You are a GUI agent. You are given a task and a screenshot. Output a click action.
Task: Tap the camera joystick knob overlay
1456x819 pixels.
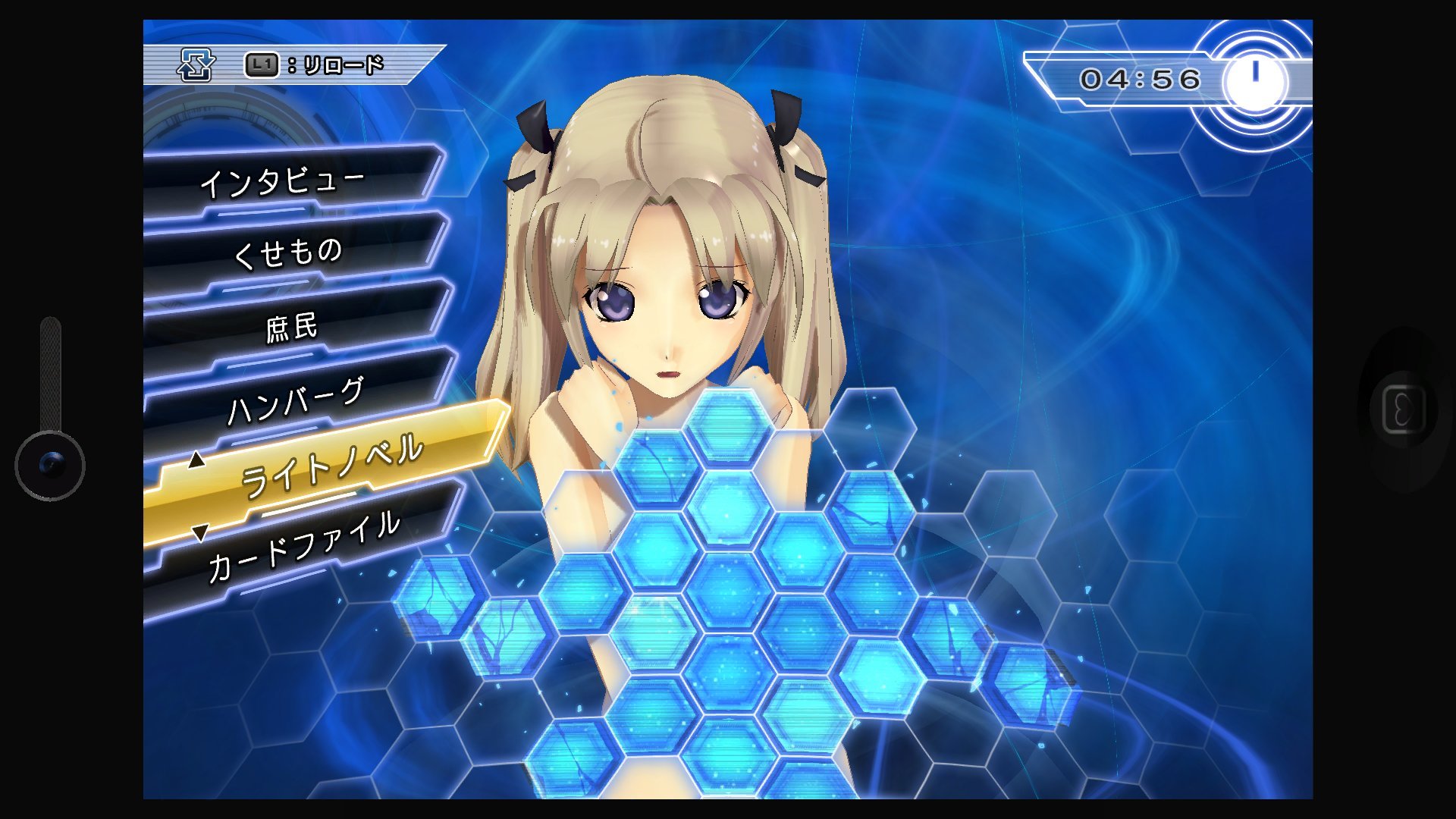(50, 465)
